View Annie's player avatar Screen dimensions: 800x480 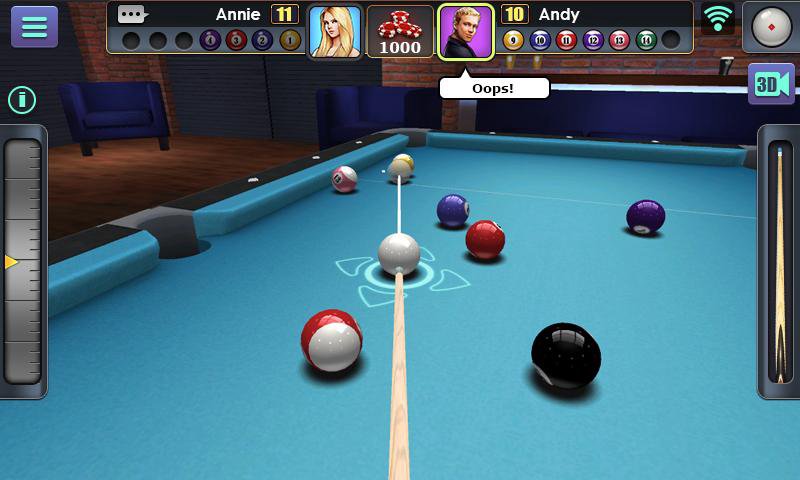point(334,32)
